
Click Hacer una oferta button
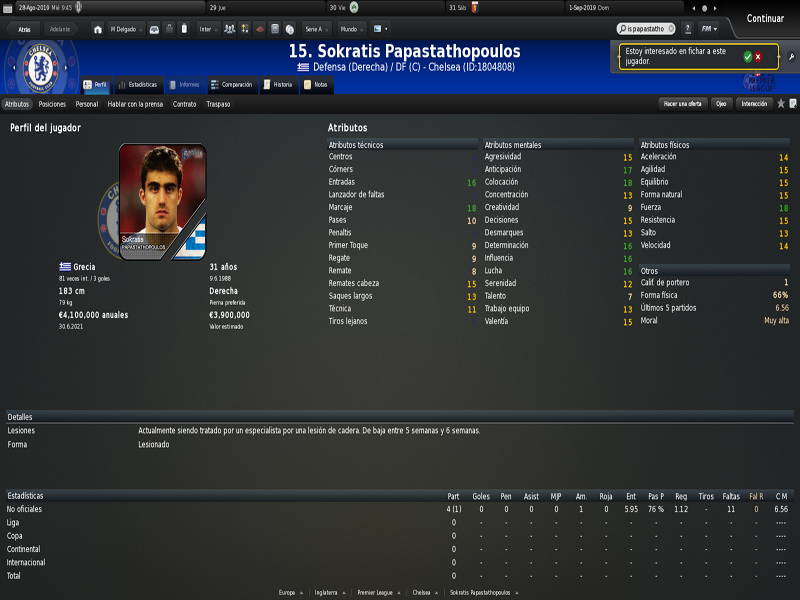pos(683,104)
